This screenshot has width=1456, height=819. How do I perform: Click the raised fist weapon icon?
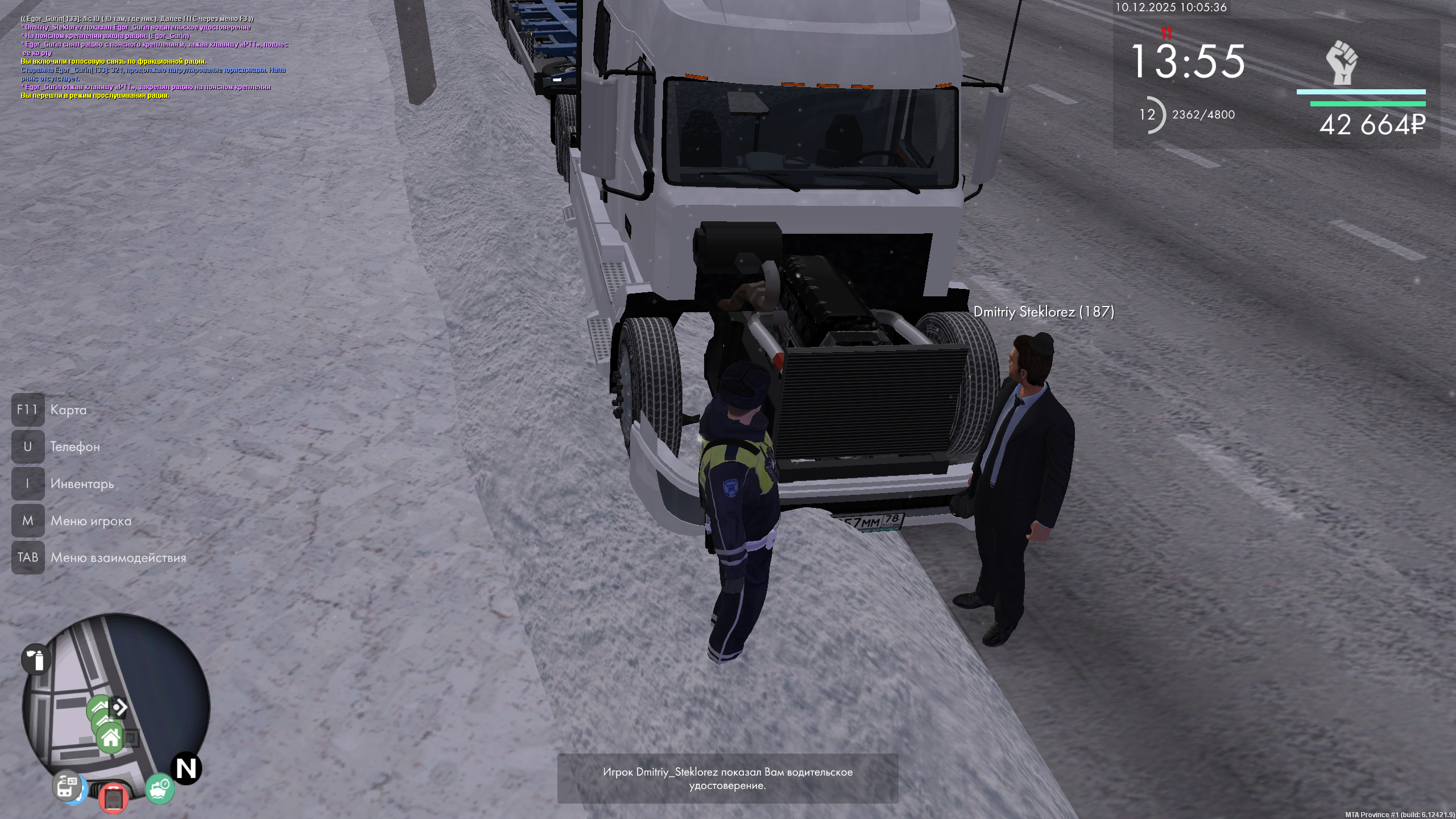point(1342,63)
